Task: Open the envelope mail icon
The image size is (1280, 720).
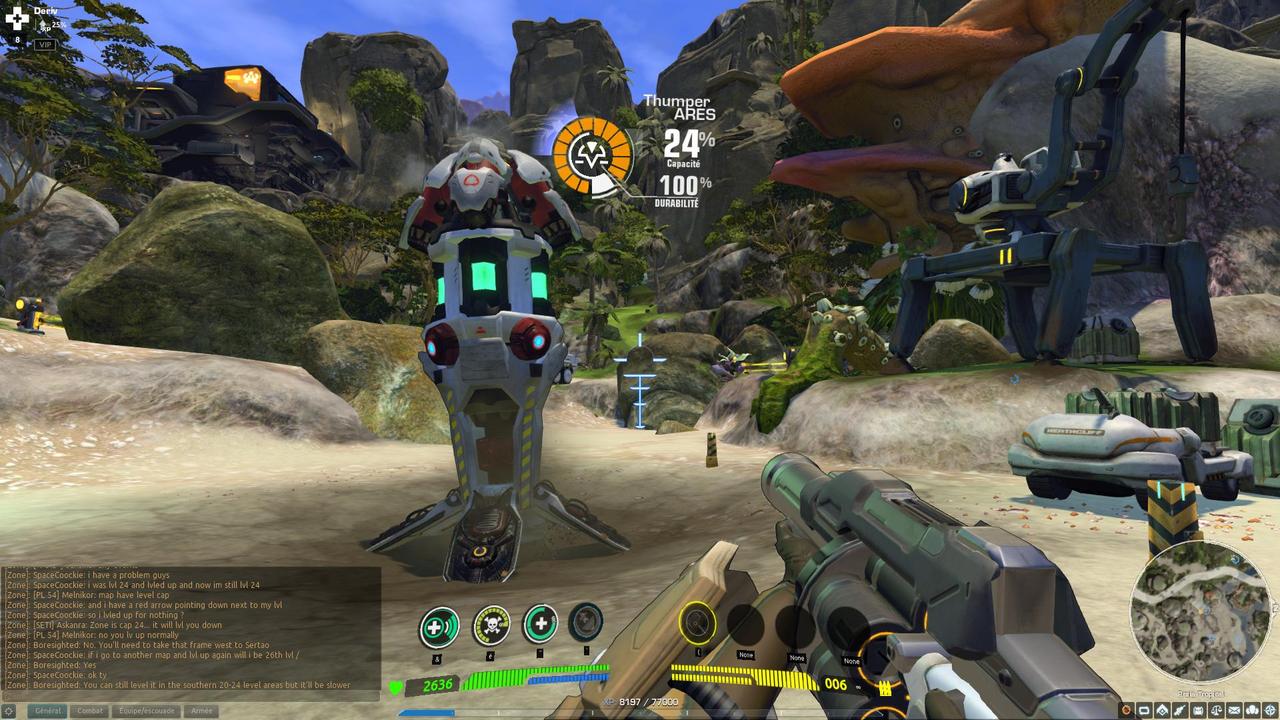Action: (x=1234, y=710)
